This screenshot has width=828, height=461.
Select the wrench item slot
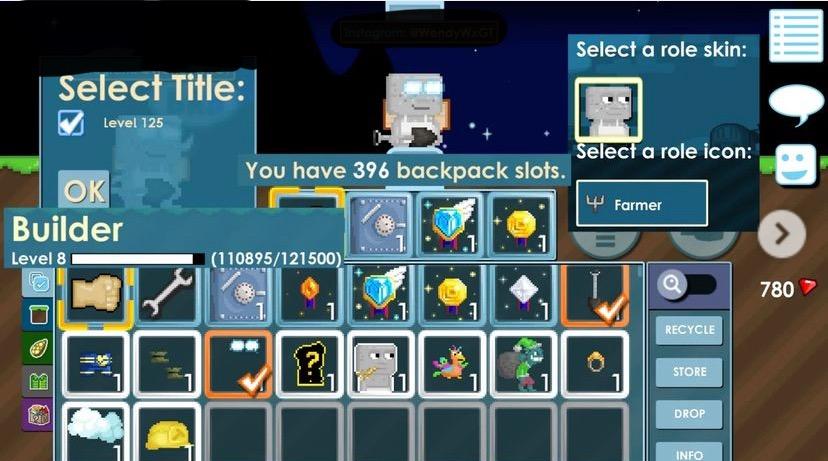click(166, 293)
